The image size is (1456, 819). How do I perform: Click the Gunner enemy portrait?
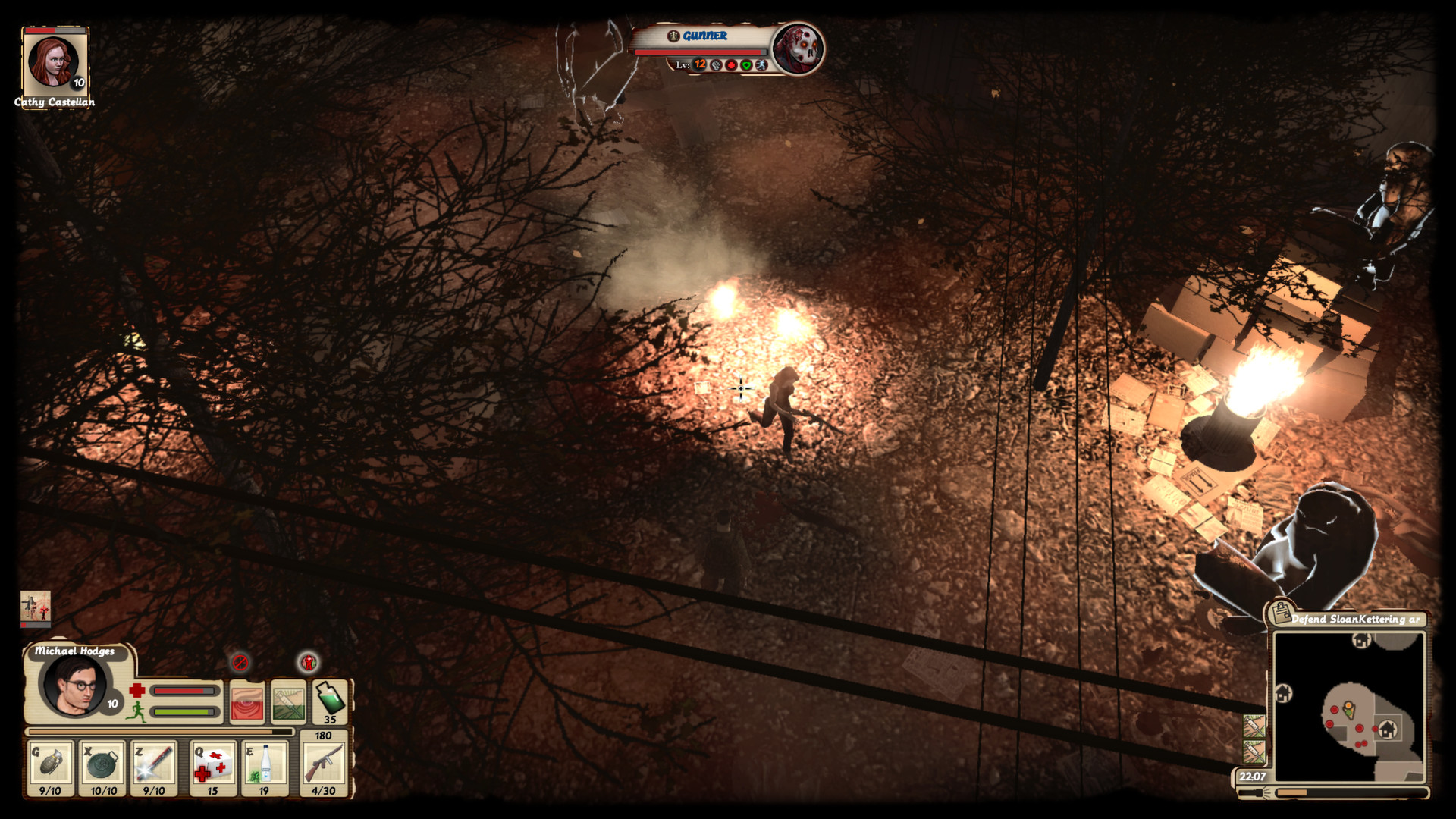coord(798,50)
